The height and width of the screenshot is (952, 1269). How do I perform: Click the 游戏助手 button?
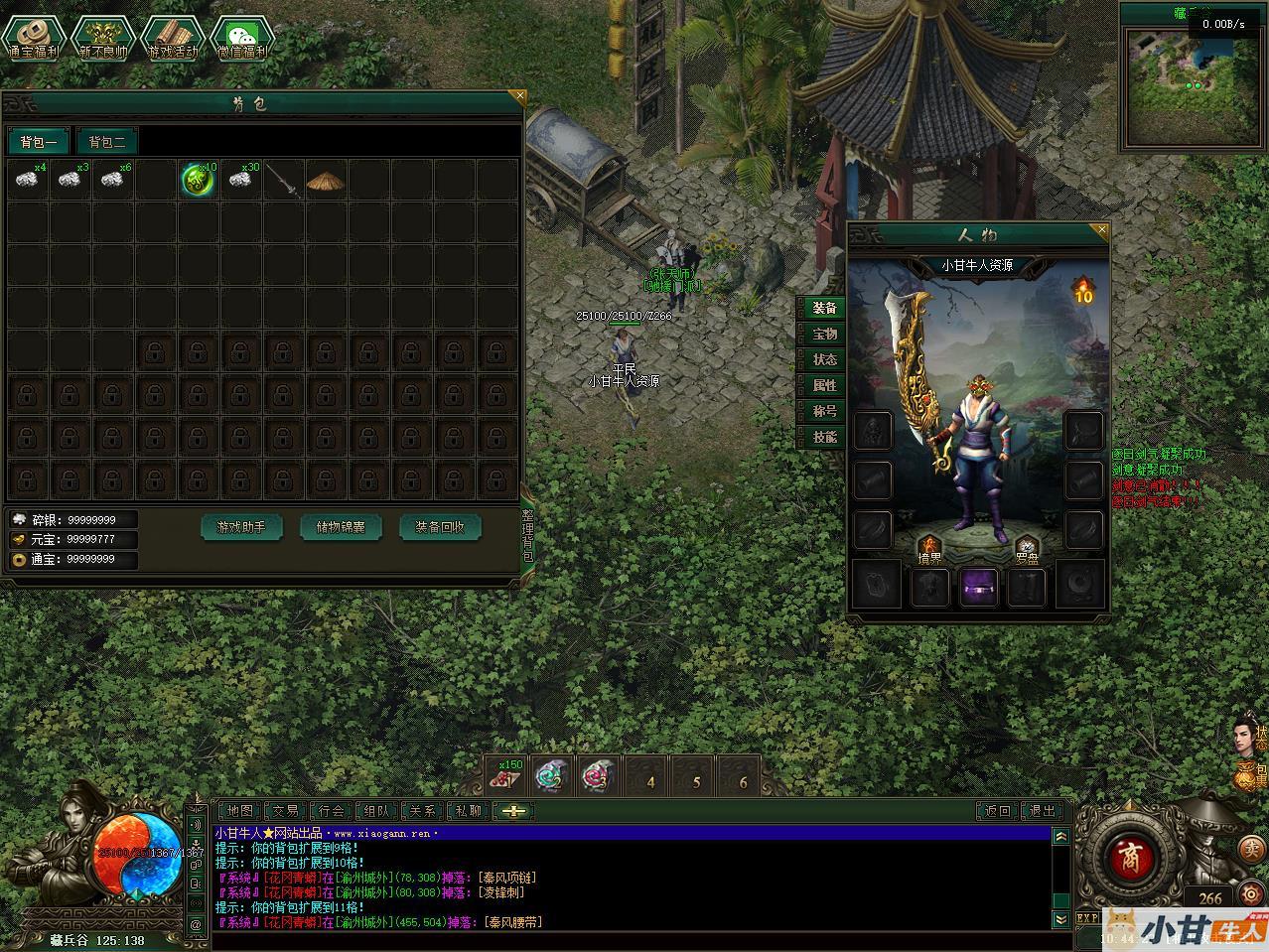point(241,527)
